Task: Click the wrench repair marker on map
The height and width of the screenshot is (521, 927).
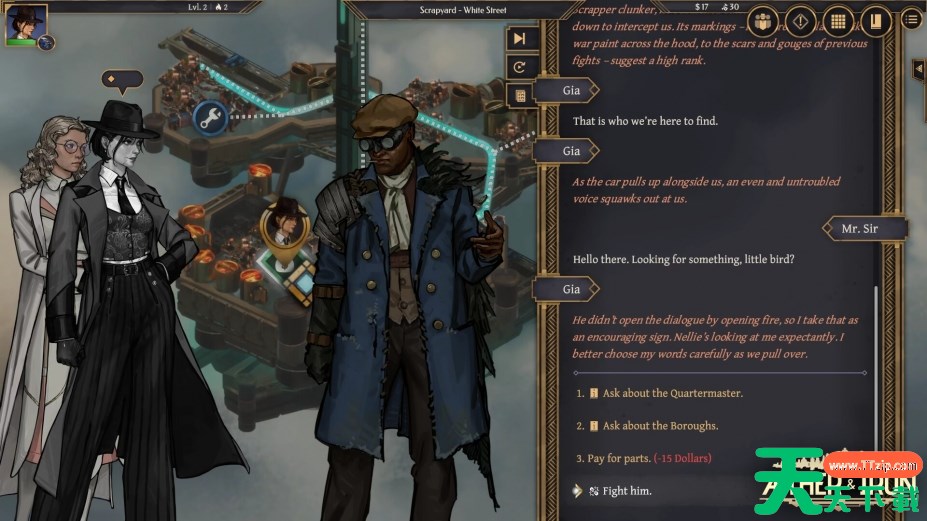Action: [x=210, y=117]
